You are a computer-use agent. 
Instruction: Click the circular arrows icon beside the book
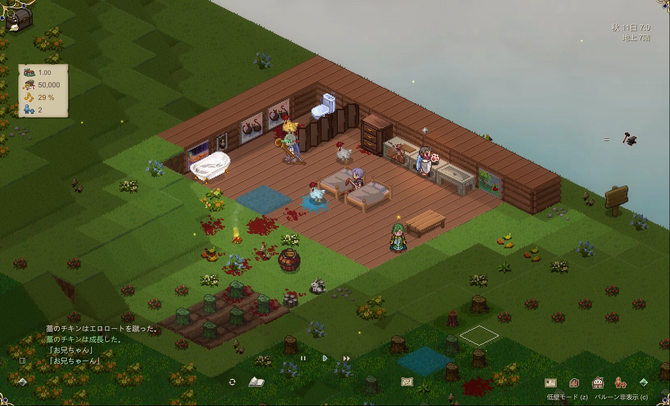coord(232,382)
